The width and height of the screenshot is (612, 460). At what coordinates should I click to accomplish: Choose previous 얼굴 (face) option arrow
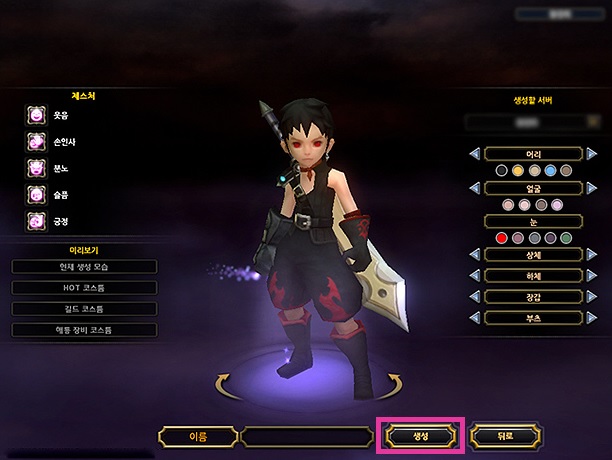pyautogui.click(x=475, y=187)
